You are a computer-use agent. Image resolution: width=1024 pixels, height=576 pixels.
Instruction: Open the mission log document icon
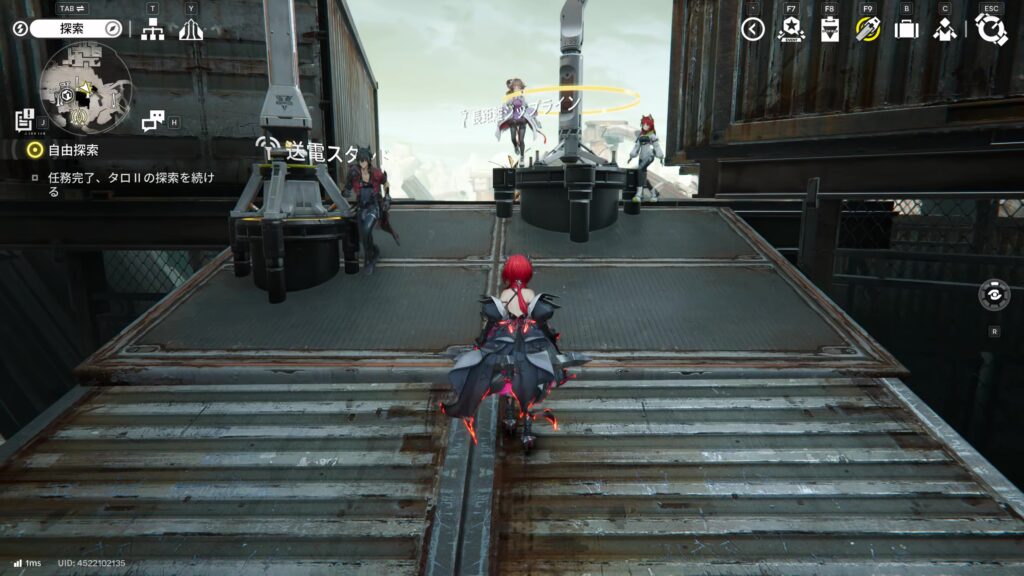point(24,120)
